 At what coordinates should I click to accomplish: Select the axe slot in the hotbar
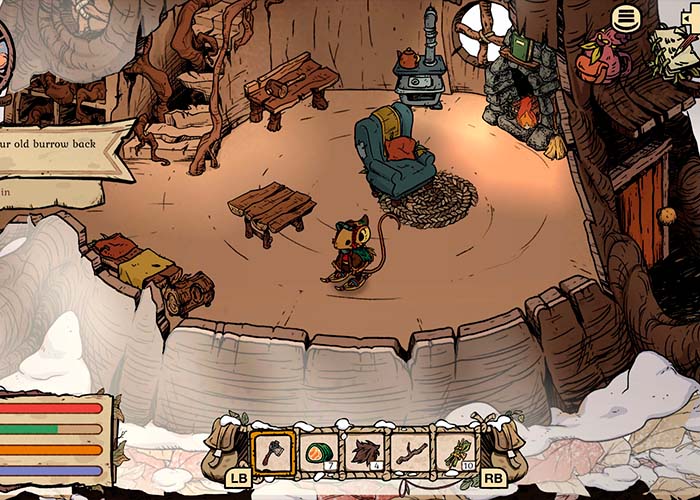[x=273, y=451]
